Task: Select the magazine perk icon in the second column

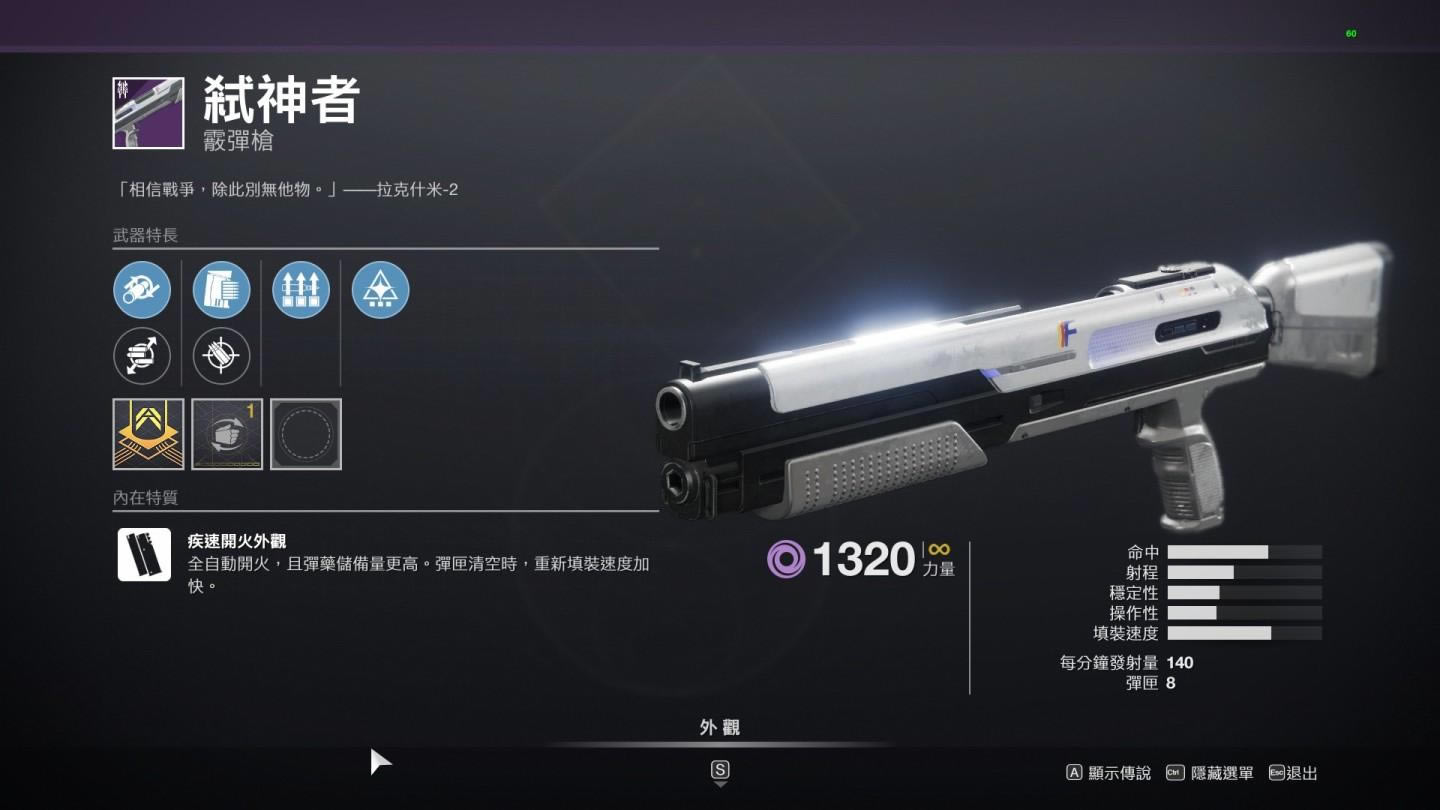Action: click(221, 290)
